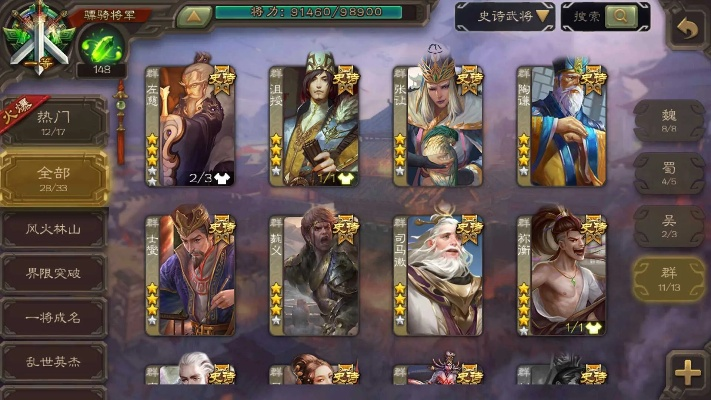This screenshot has height=400, width=711.
Task: Switch to the 乱世英杰 tab
Action: pos(53,361)
